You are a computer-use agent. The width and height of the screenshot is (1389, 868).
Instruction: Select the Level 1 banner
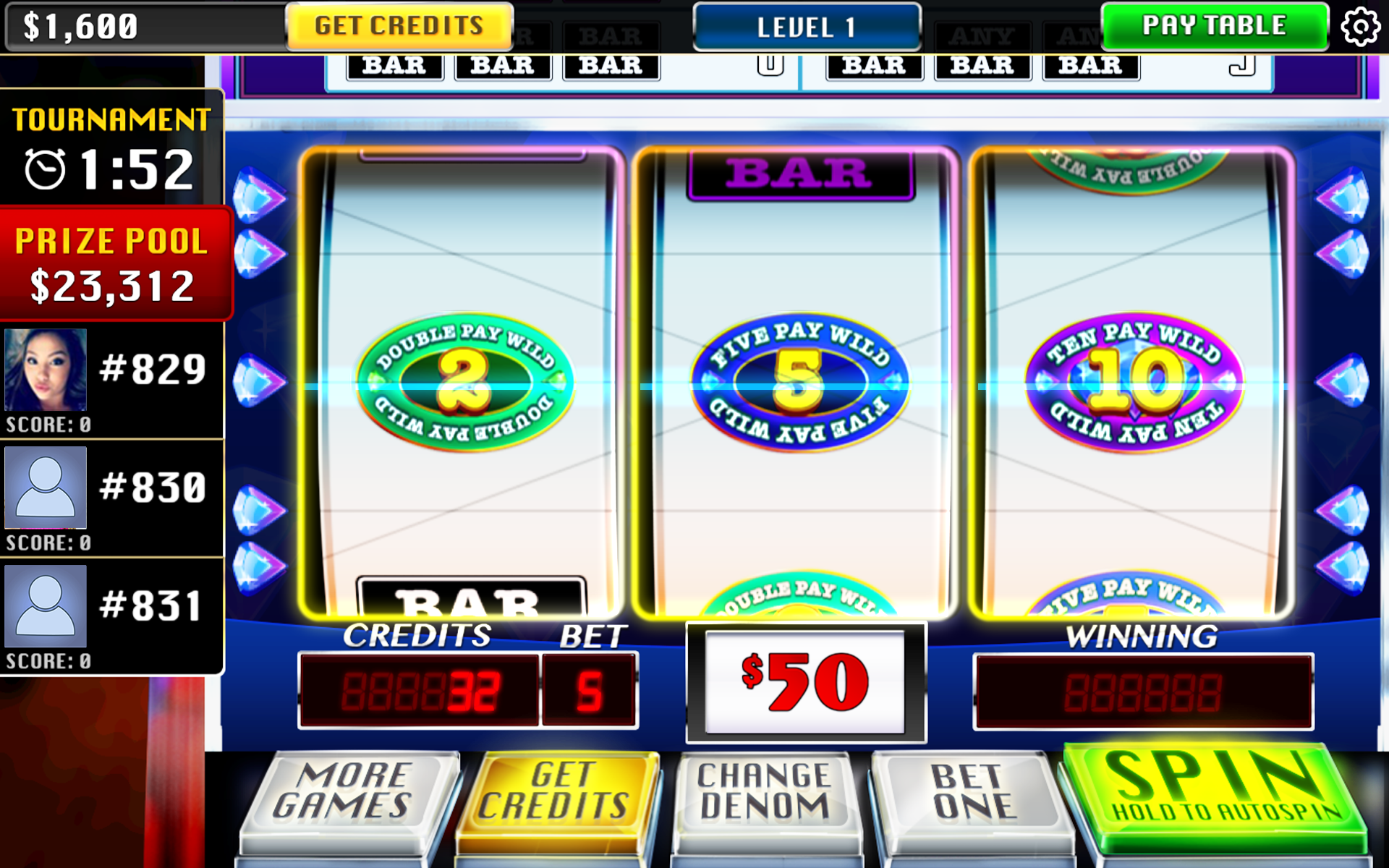pyautogui.click(x=805, y=27)
